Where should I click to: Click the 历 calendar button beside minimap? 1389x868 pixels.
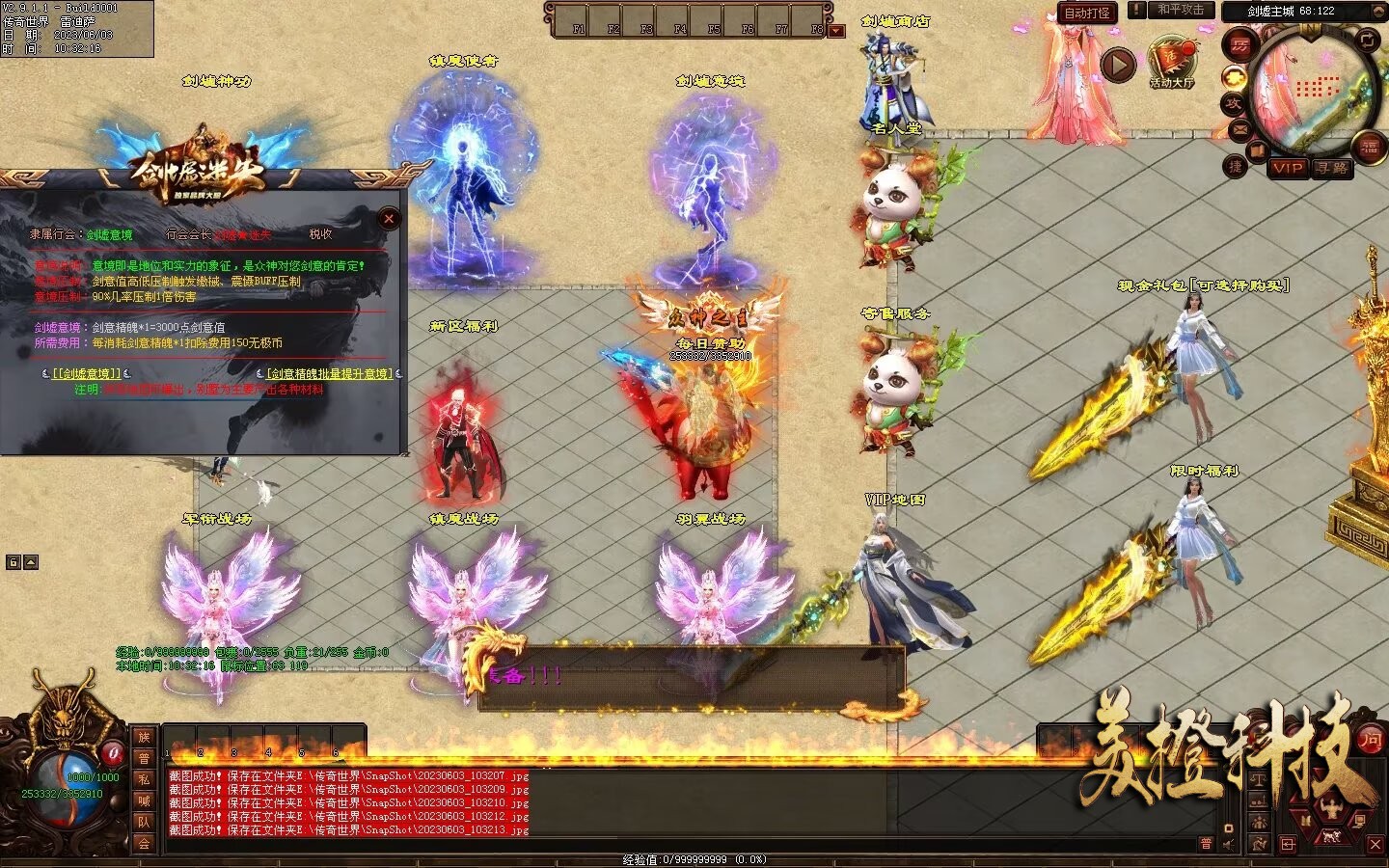1239,45
